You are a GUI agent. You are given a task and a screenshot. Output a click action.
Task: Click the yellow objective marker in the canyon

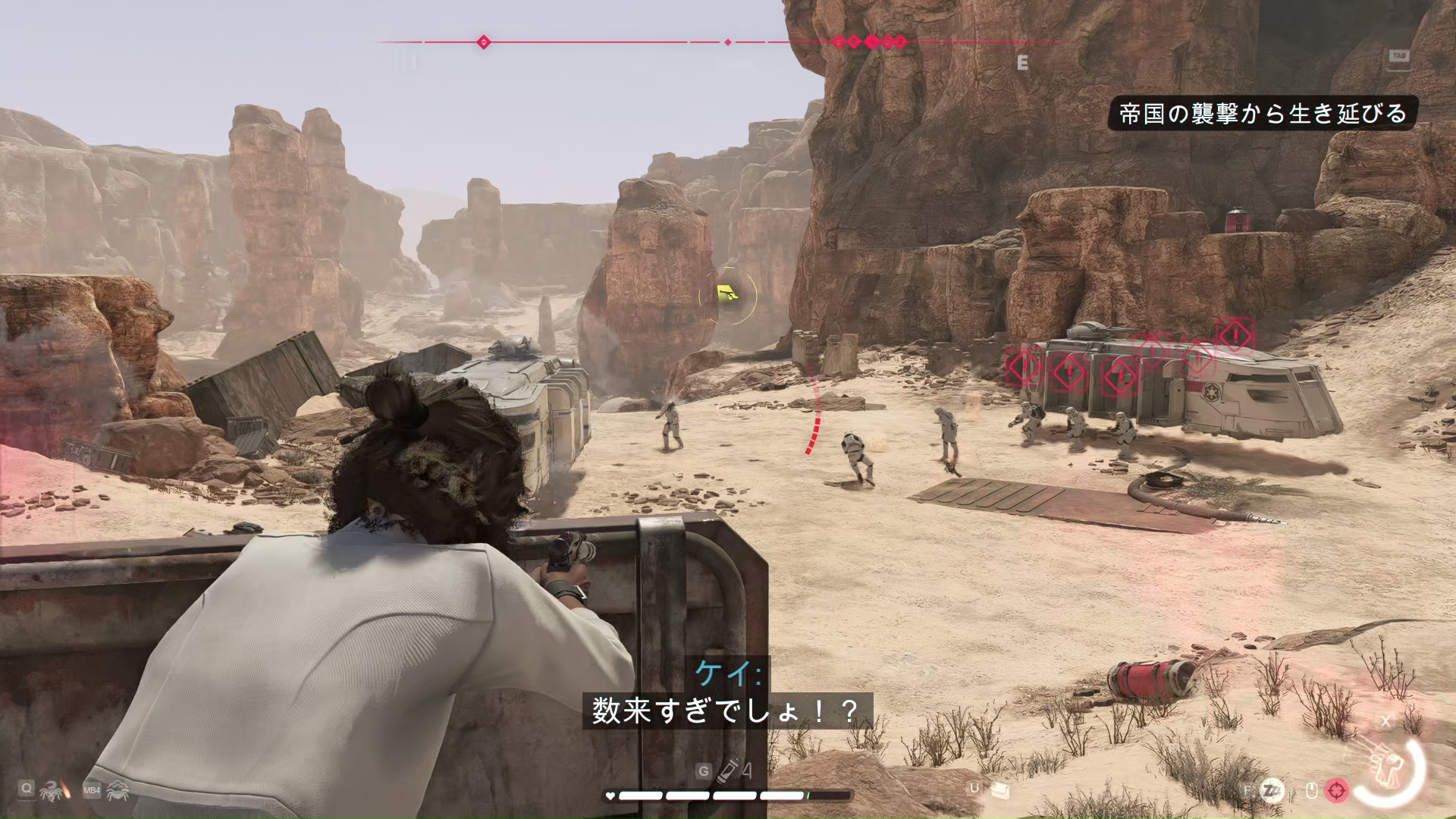pyautogui.click(x=727, y=293)
